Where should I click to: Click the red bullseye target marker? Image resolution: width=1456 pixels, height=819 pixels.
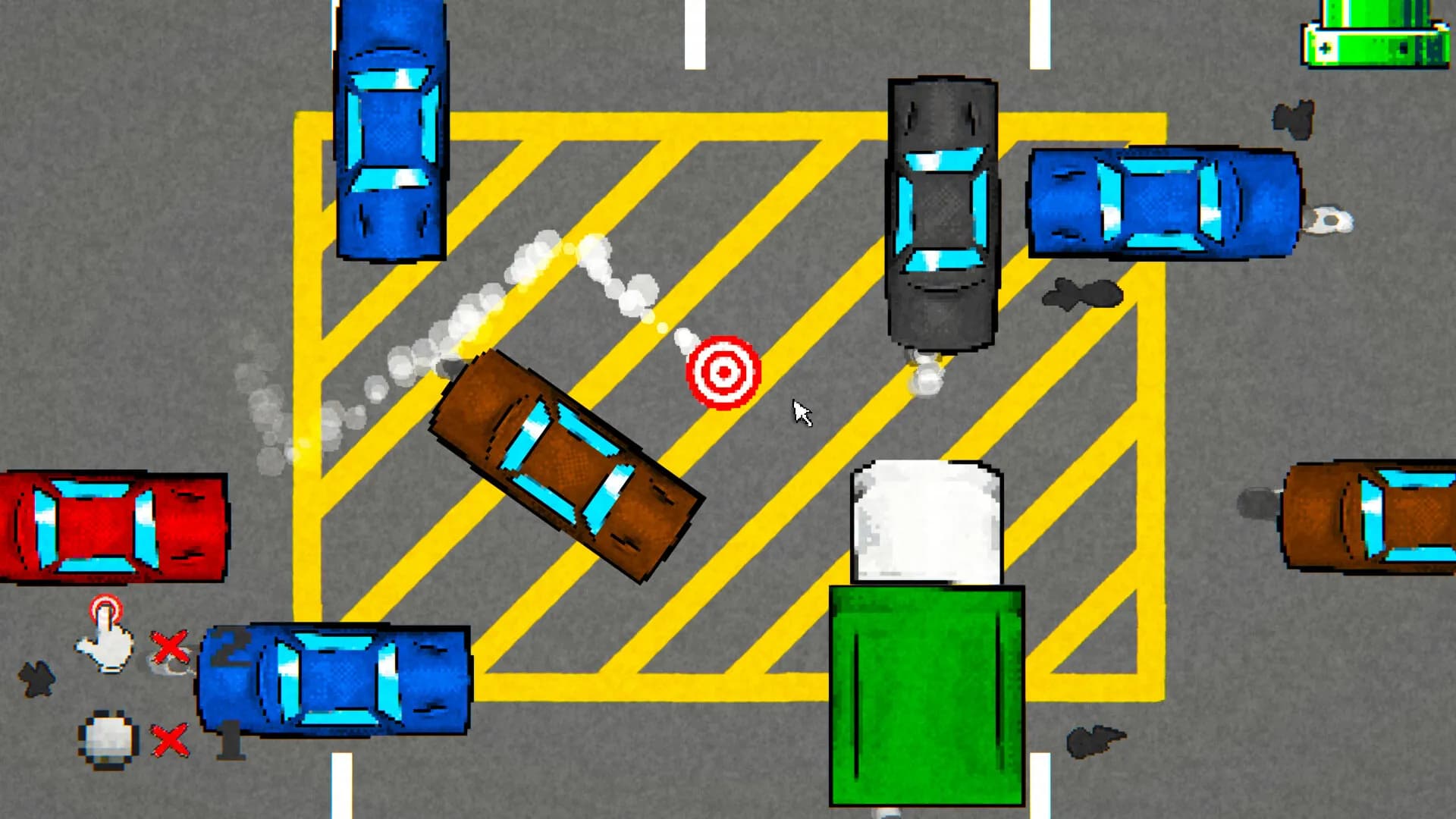[x=723, y=373]
